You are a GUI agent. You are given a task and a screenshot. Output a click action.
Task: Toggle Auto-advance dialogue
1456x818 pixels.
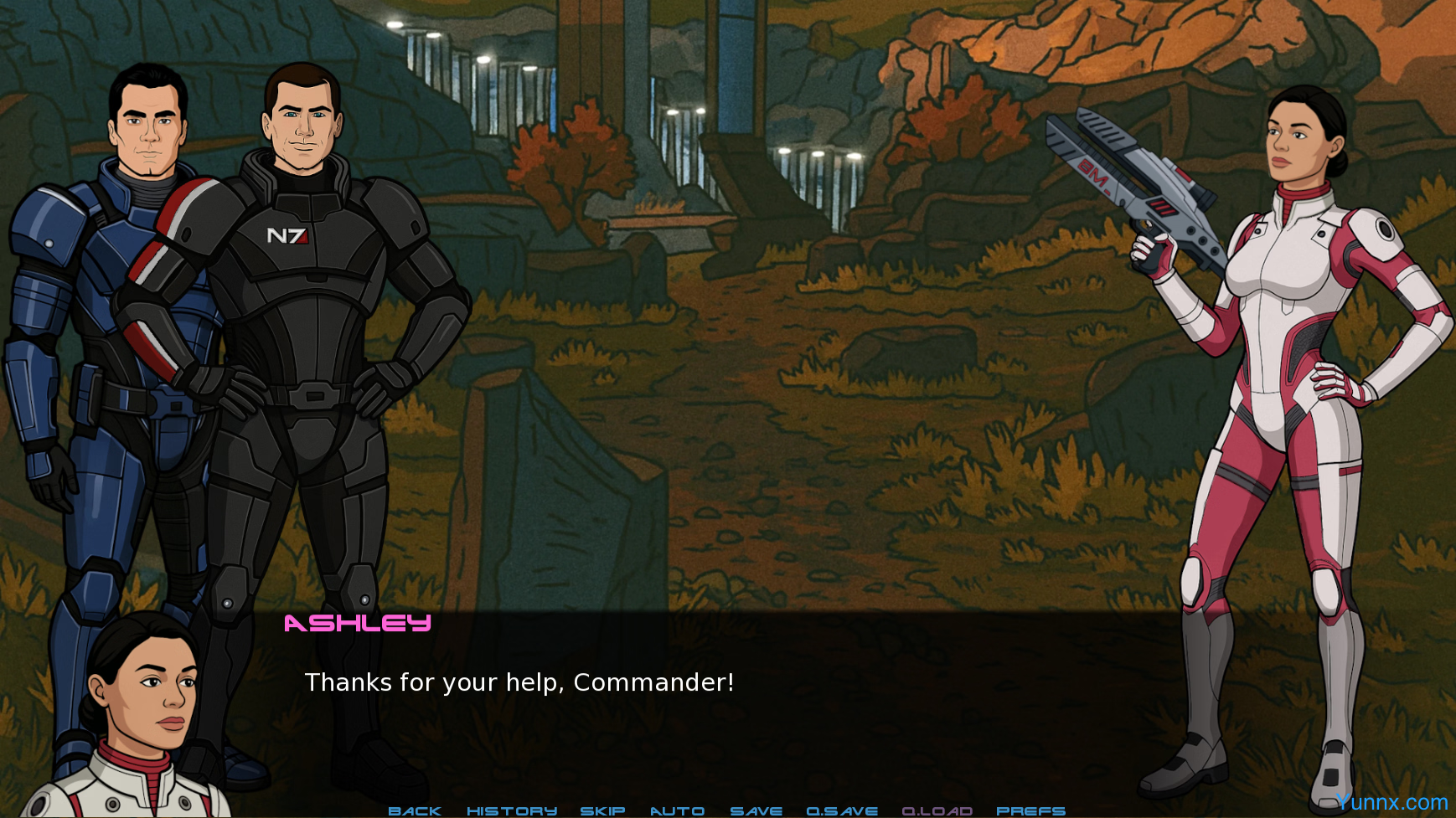[x=677, y=810]
